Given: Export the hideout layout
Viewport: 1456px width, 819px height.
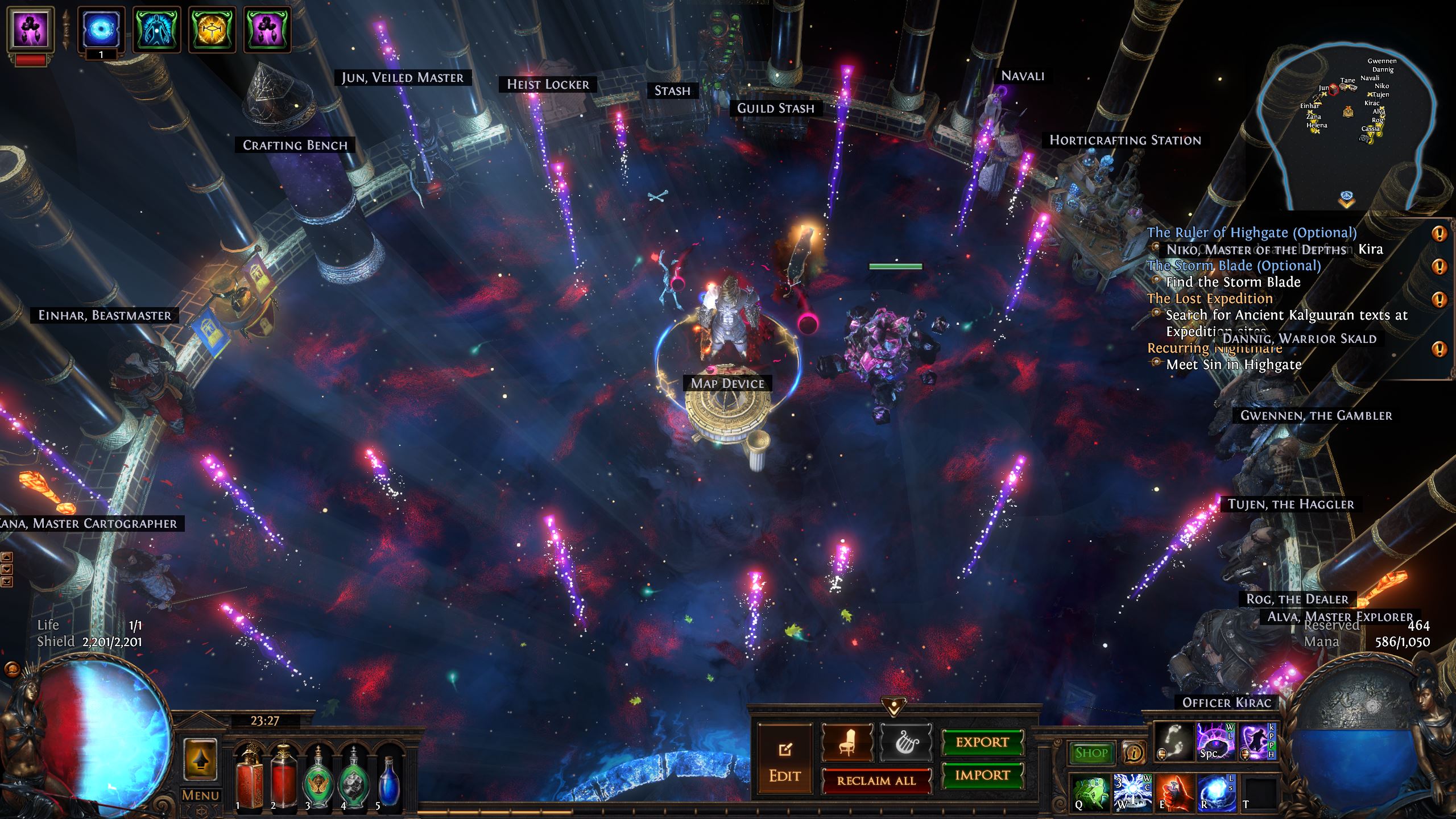Looking at the screenshot, I should point(982,742).
